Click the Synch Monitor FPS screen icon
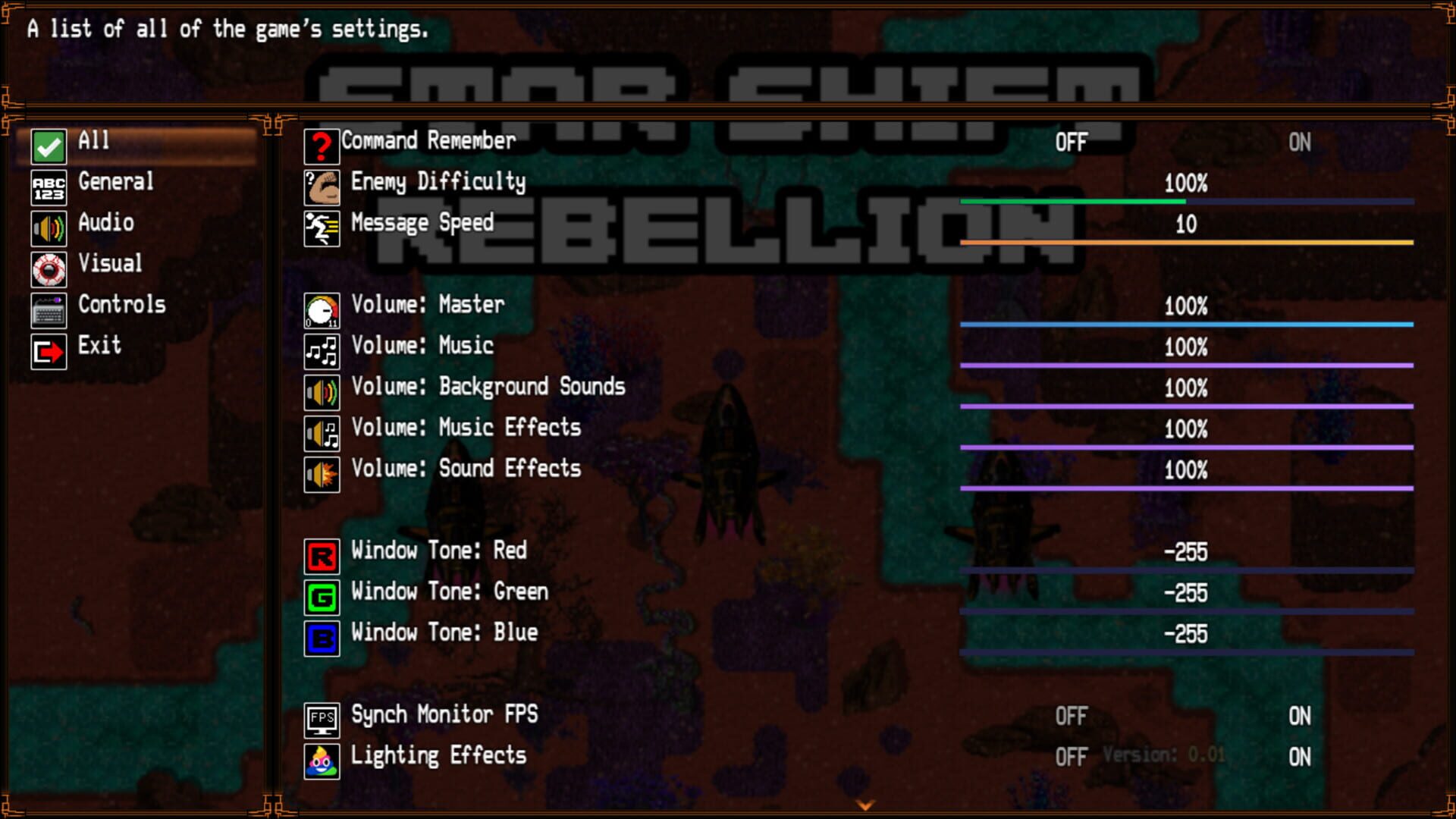Image resolution: width=1456 pixels, height=819 pixels. tap(322, 720)
